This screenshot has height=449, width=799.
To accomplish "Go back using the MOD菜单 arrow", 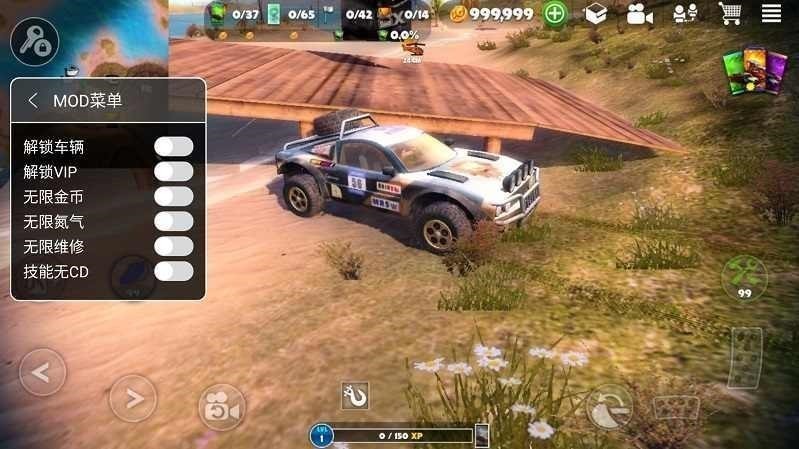I will [x=33, y=101].
